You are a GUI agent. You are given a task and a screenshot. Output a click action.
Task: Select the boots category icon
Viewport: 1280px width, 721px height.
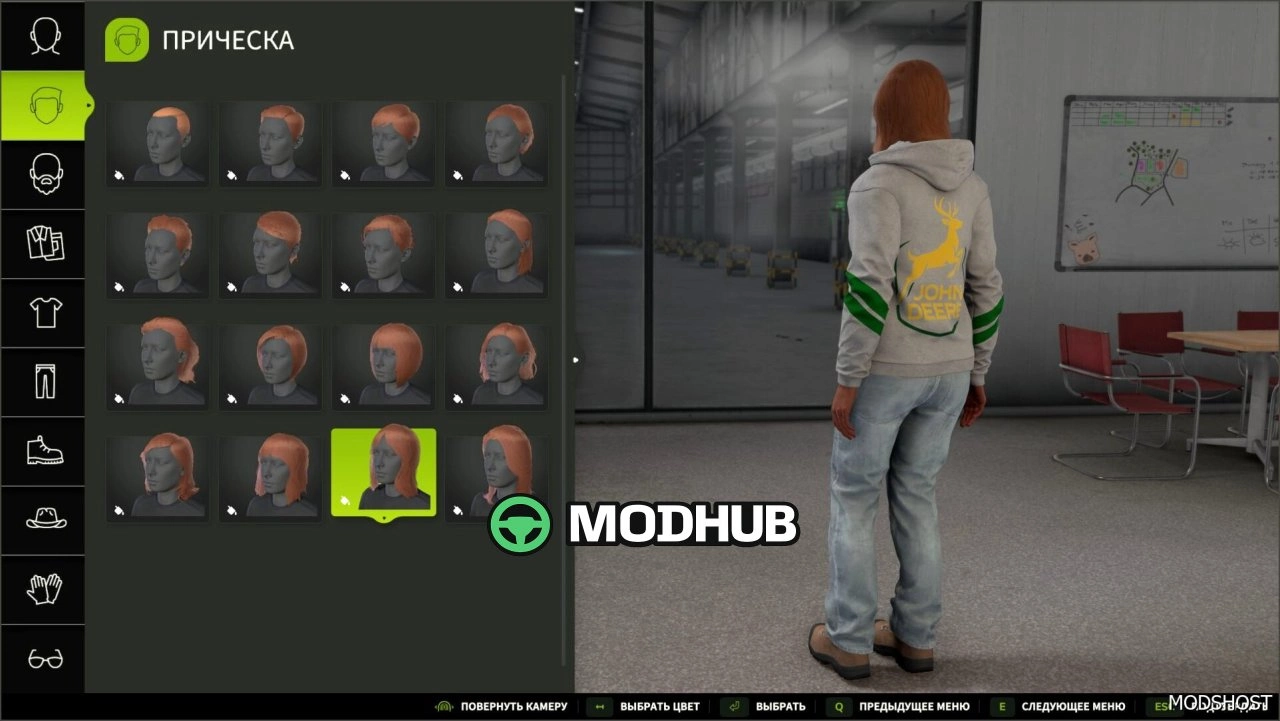click(x=43, y=452)
